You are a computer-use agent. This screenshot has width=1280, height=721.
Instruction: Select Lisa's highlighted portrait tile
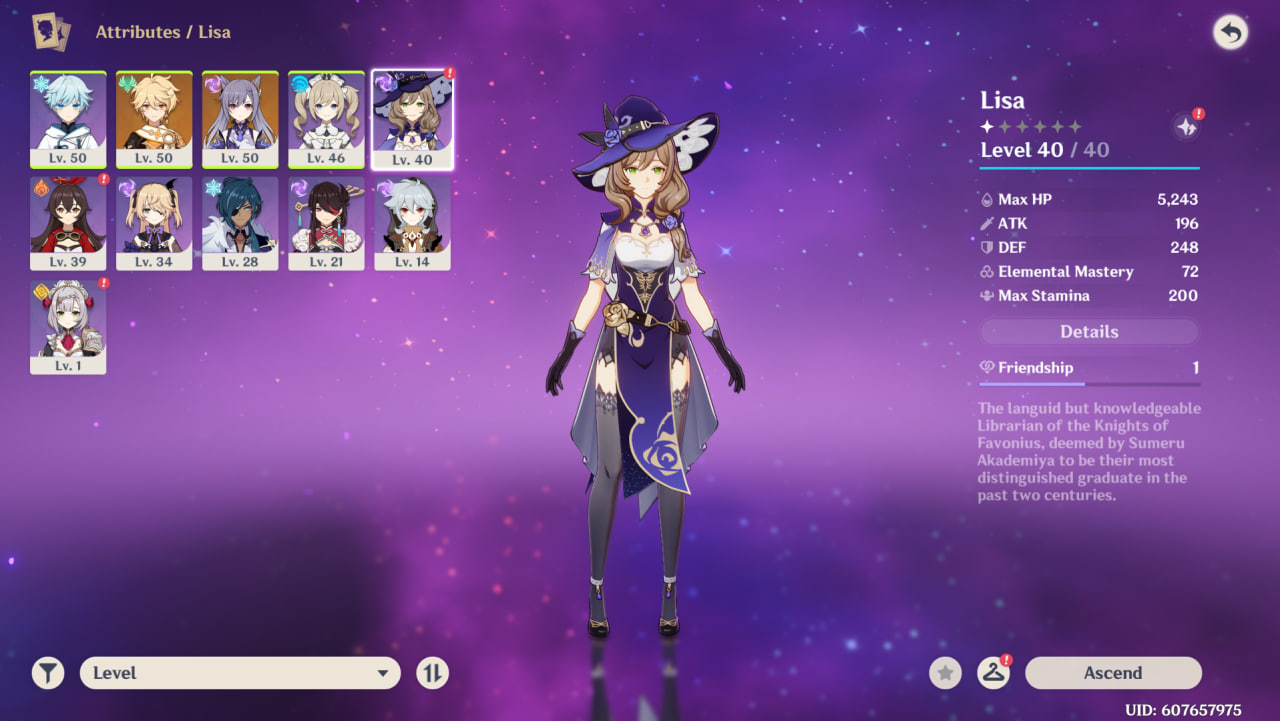pos(412,119)
